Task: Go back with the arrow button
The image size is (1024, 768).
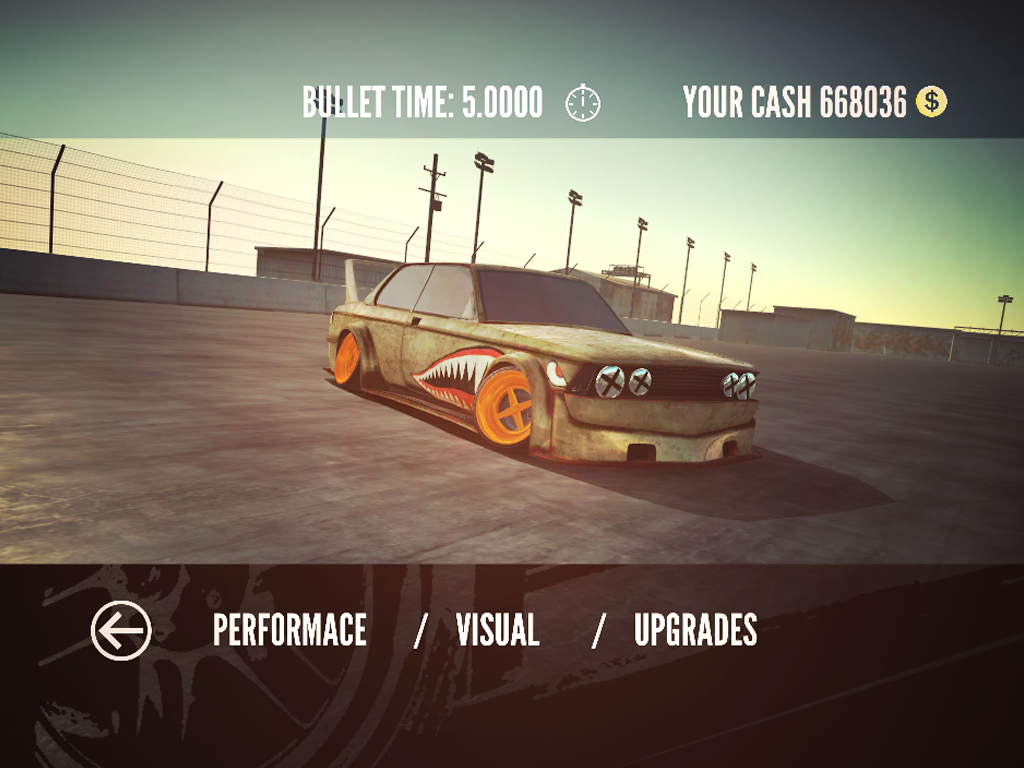Action: coord(121,631)
